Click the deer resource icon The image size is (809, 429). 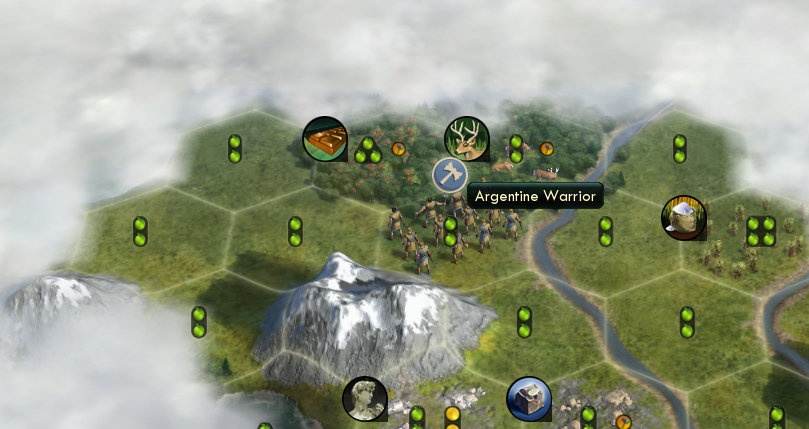[x=466, y=138]
